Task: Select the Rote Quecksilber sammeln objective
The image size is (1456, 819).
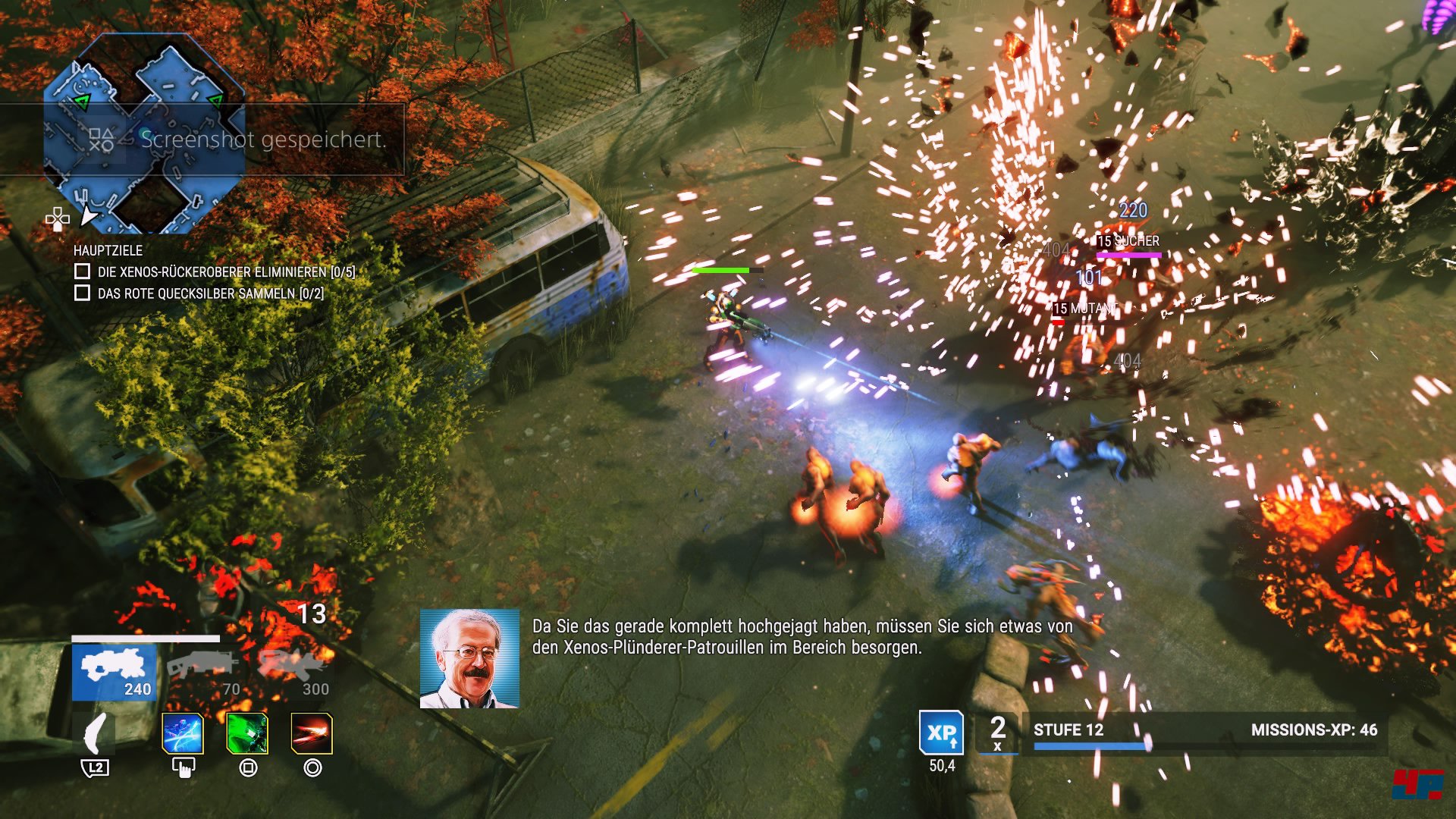Action: point(83,293)
